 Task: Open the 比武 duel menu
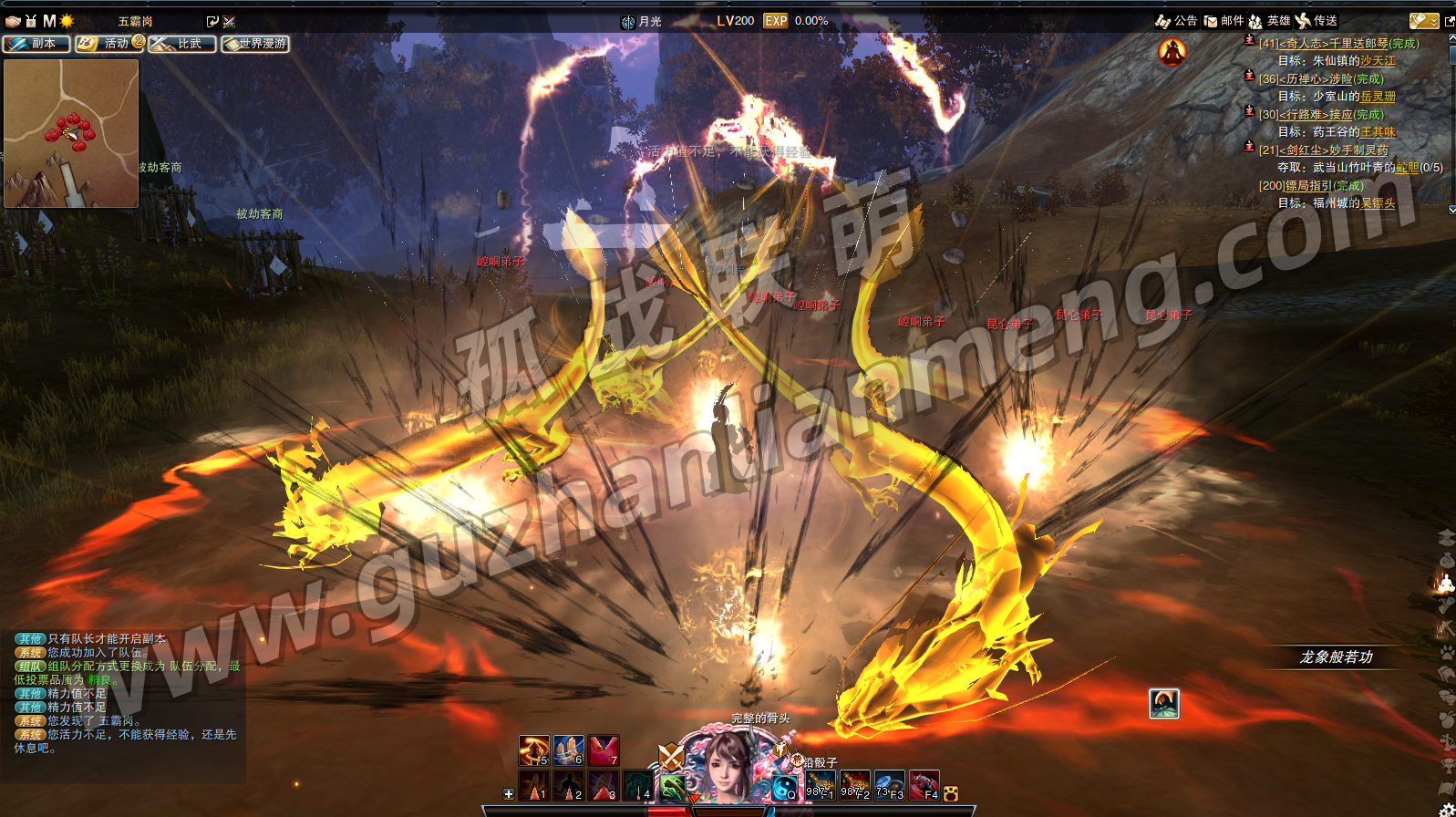click(182, 44)
